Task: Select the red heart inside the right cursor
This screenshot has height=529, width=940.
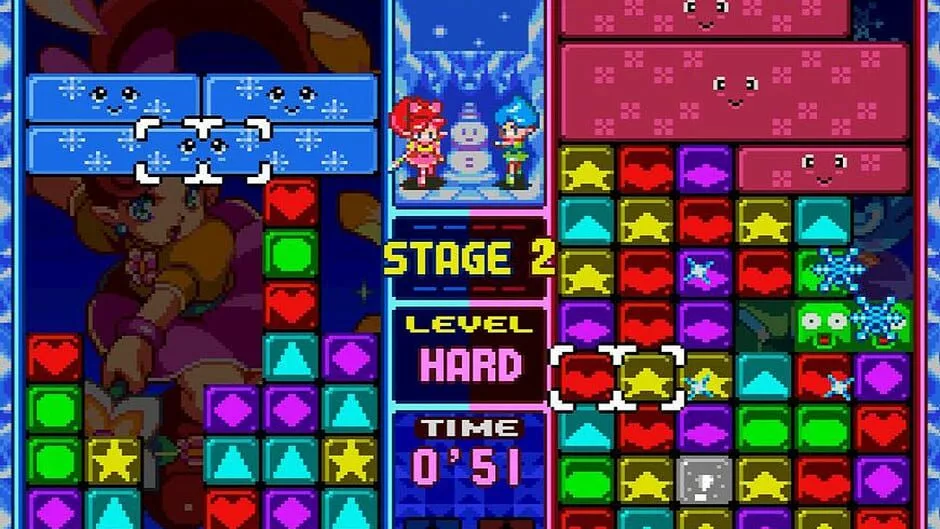Action: pos(587,377)
